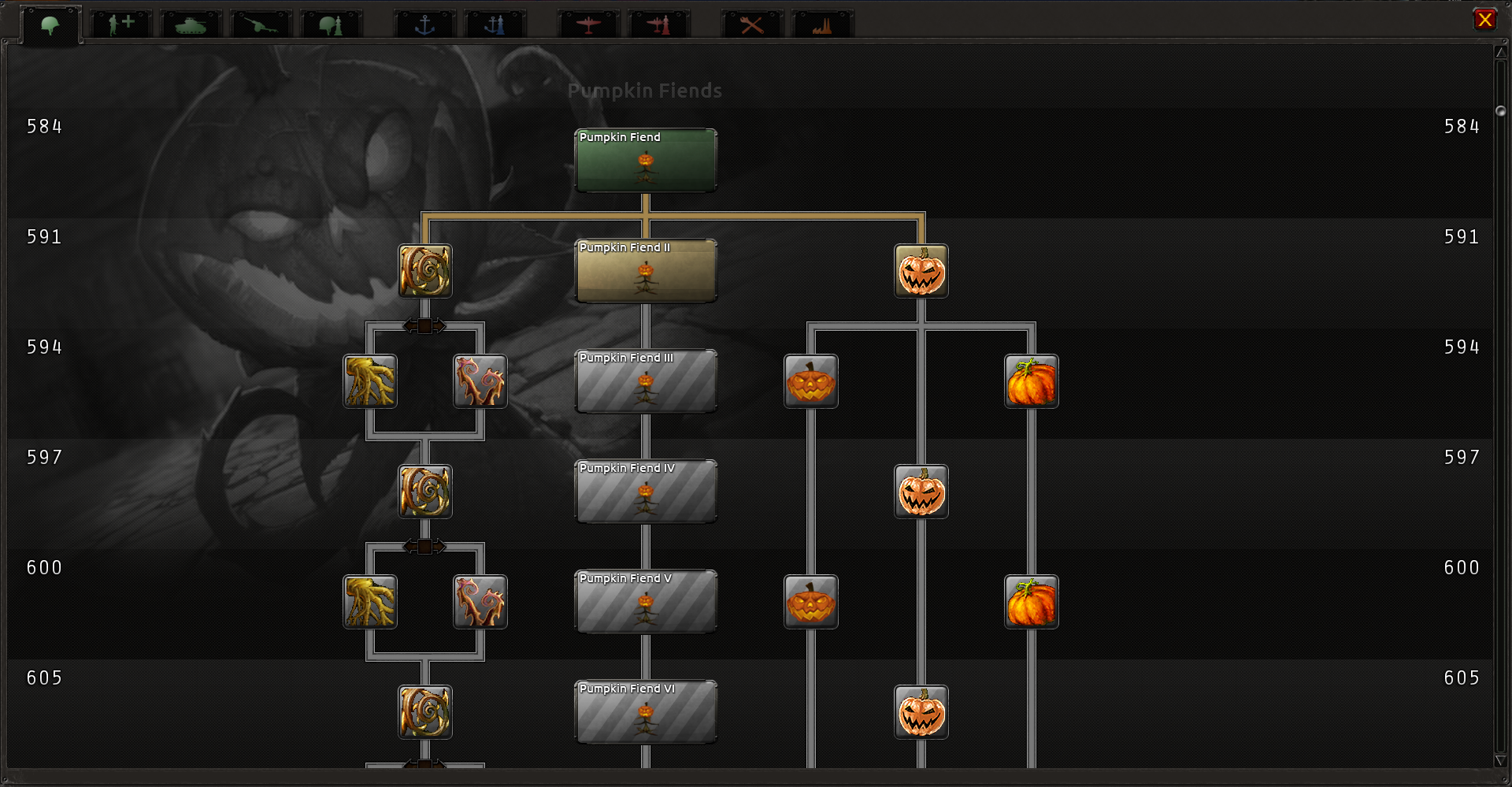Select Pumpkin Fiend IV in the tree
The width and height of the screenshot is (1512, 787).
pos(646,492)
